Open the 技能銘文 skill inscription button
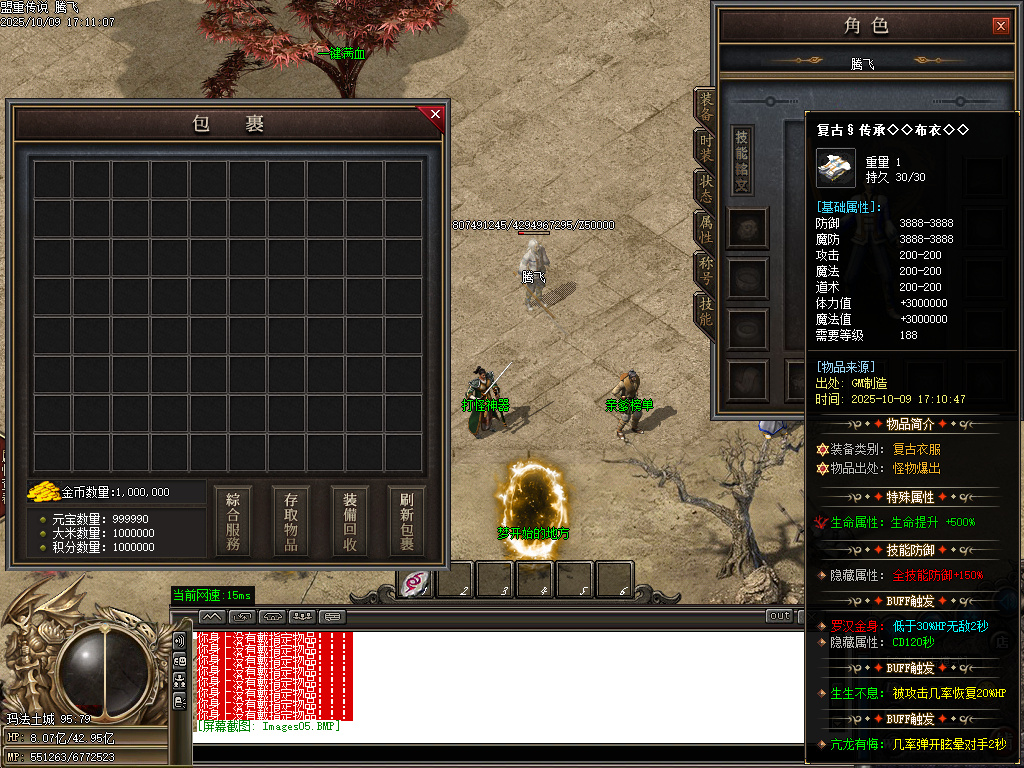The image size is (1024, 768). coord(742,160)
